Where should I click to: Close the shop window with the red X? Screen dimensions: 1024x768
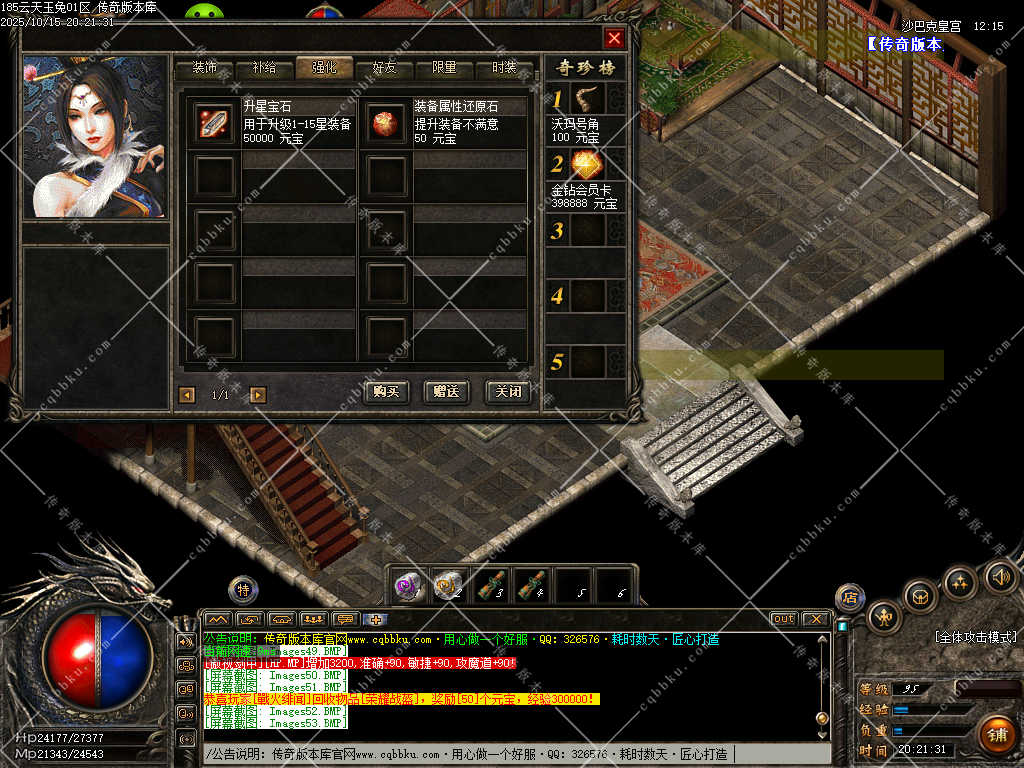click(614, 38)
